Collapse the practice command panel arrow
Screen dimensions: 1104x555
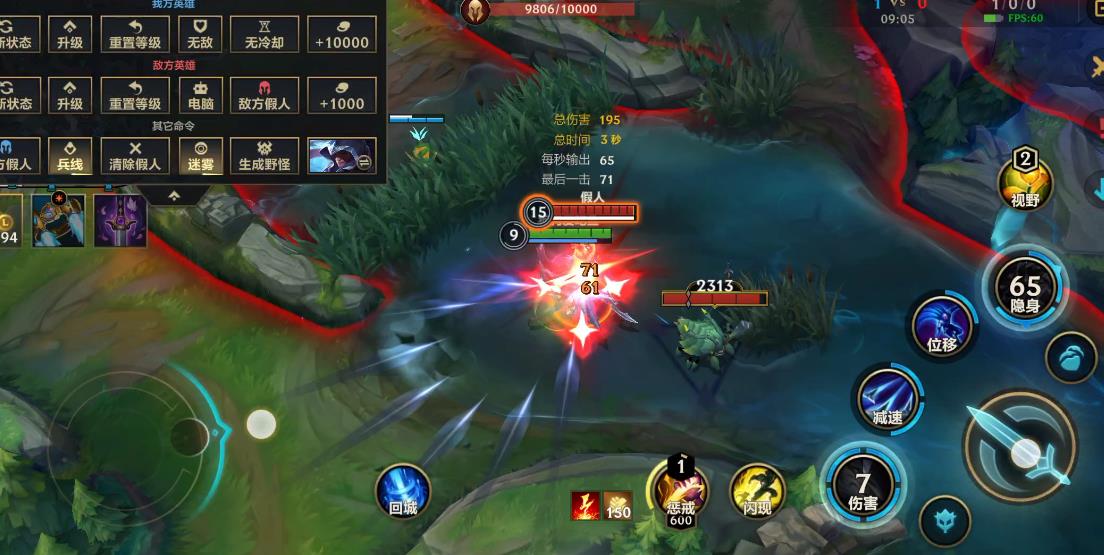(174, 196)
